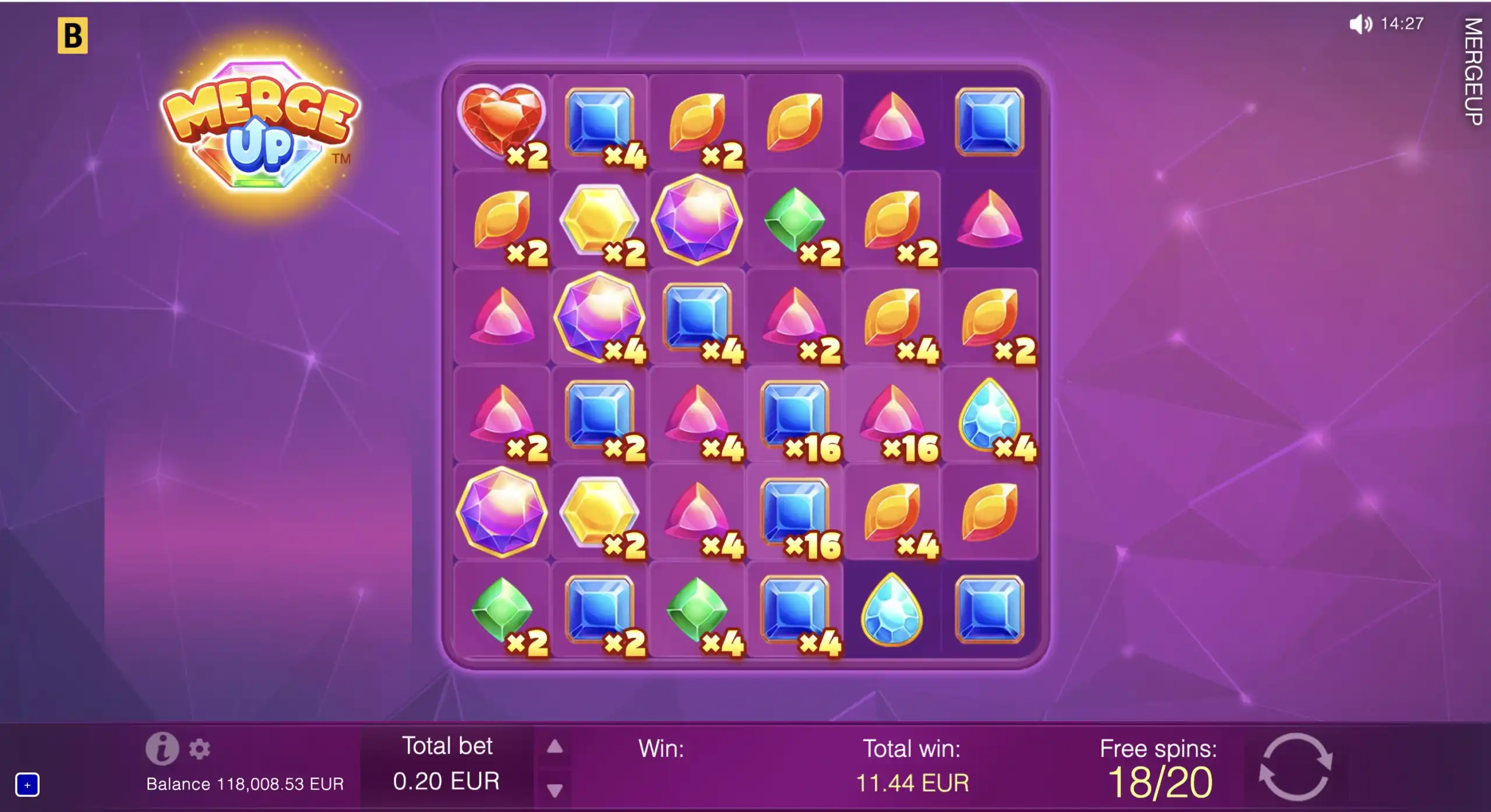Click the blue plus box icon
The height and width of the screenshot is (812, 1491).
coord(27,785)
